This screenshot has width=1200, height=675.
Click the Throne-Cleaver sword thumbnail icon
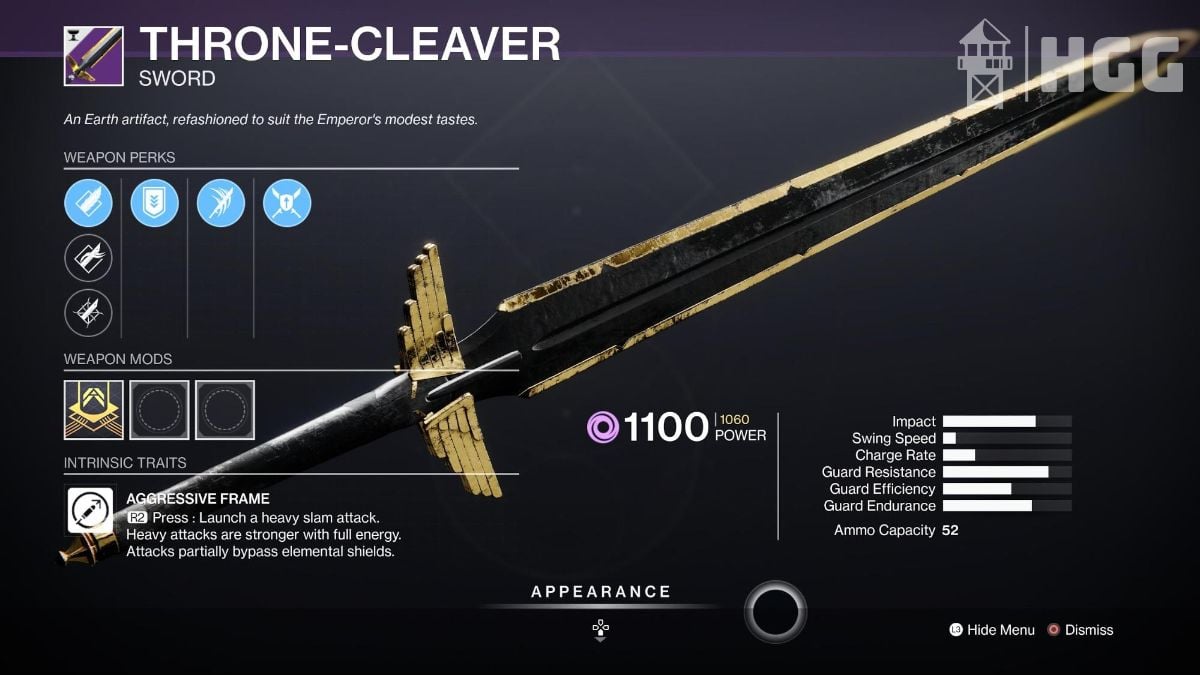pyautogui.click(x=94, y=56)
